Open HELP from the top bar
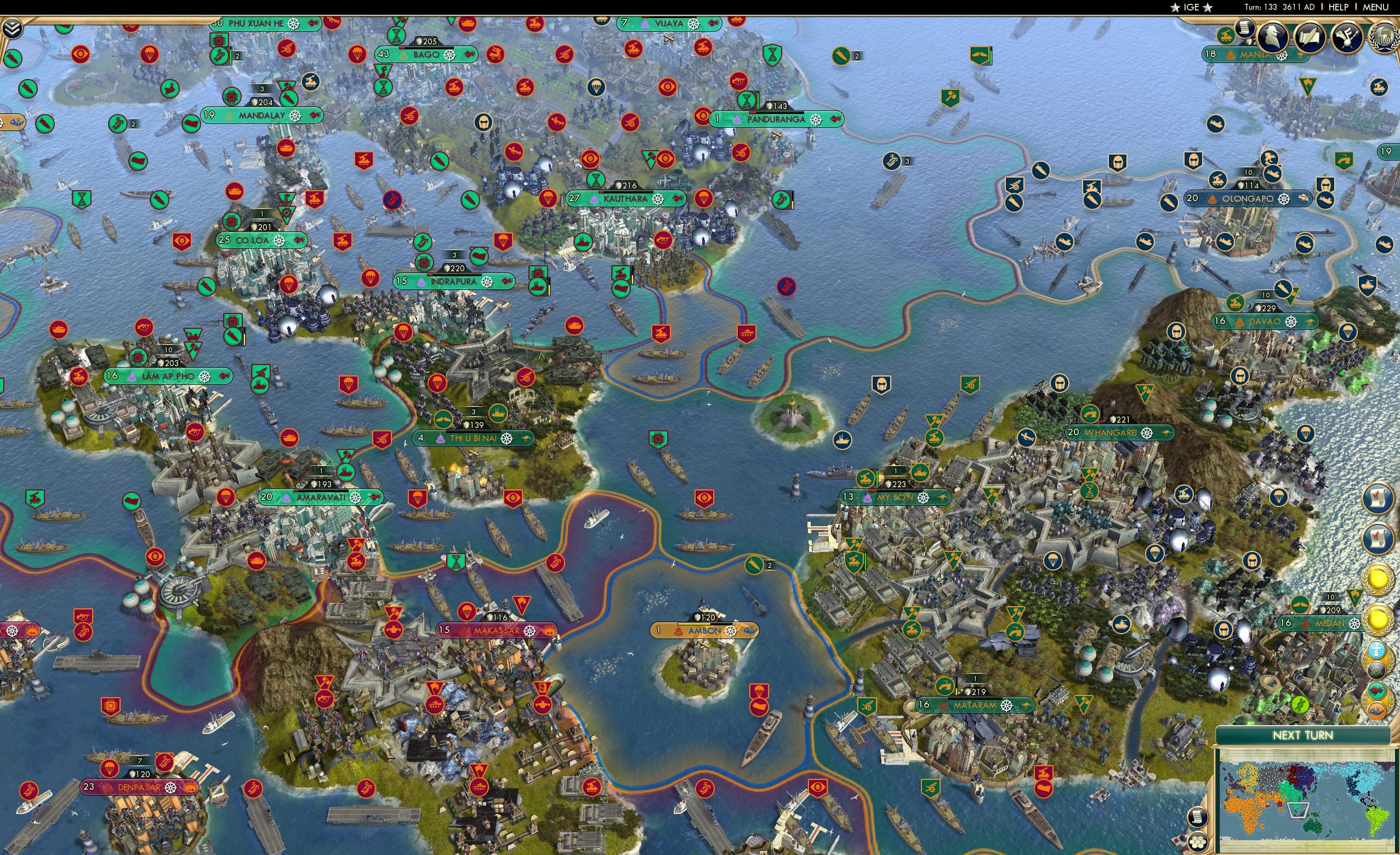This screenshot has height=855, width=1400. click(1339, 7)
